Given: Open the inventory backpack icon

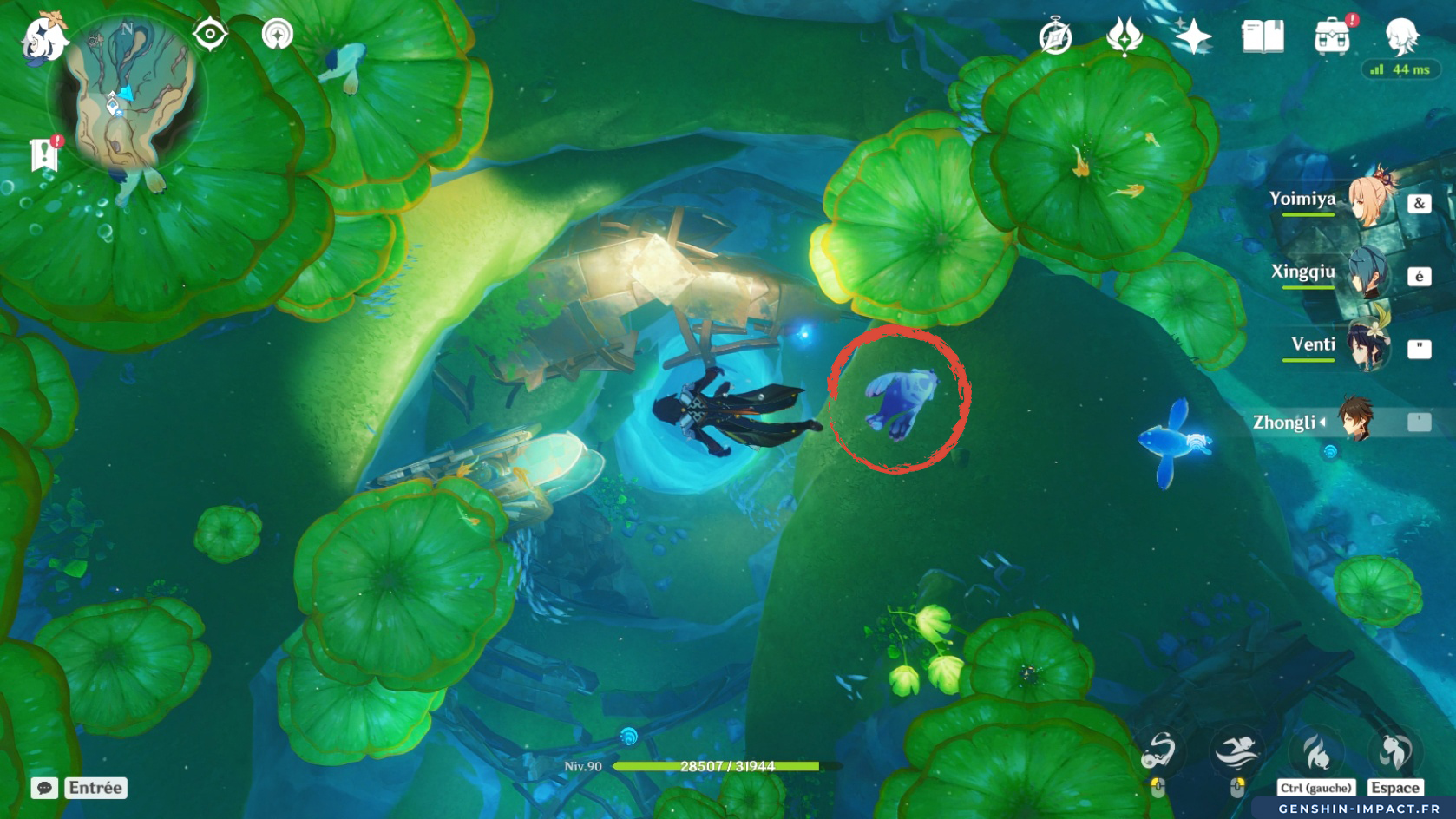Looking at the screenshot, I should click(1333, 37).
